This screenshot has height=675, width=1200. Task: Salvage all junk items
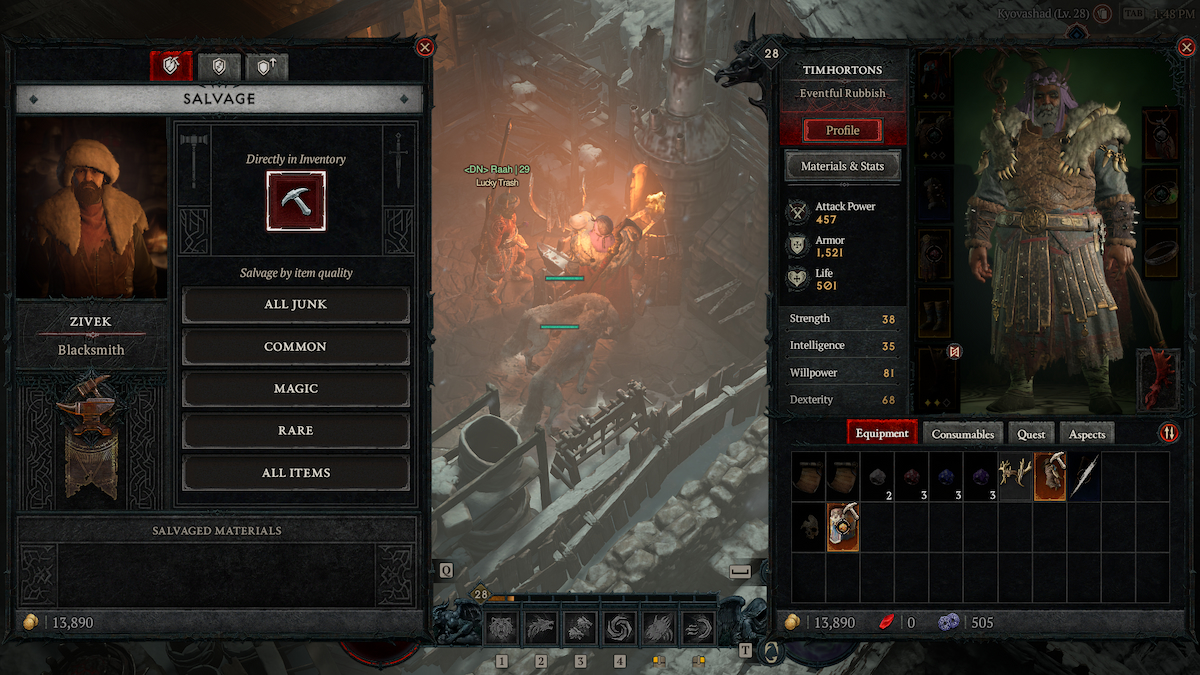[295, 304]
